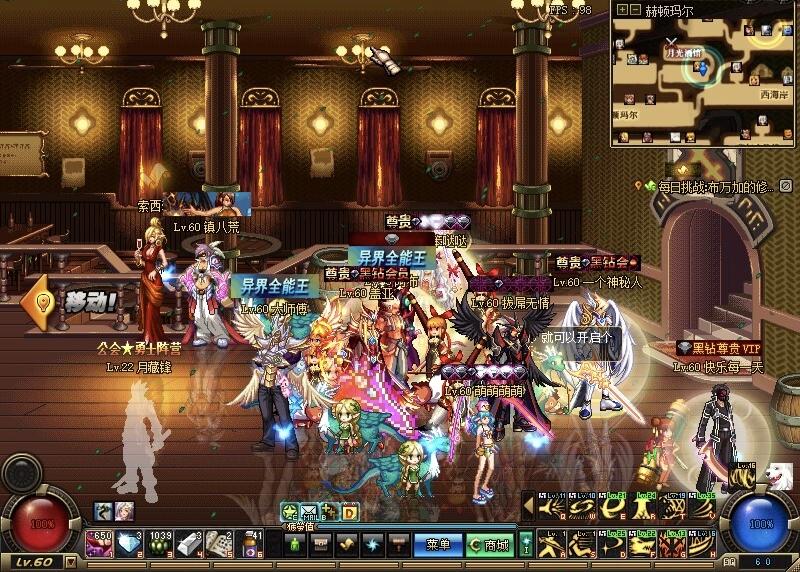
Task: Click the 移动 move prompt button
Action: coord(78,300)
